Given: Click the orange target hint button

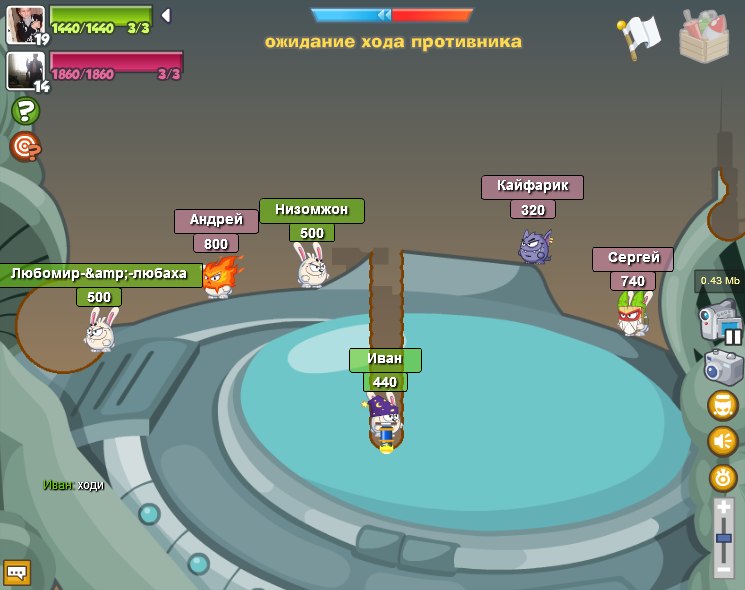Looking at the screenshot, I should tap(25, 147).
